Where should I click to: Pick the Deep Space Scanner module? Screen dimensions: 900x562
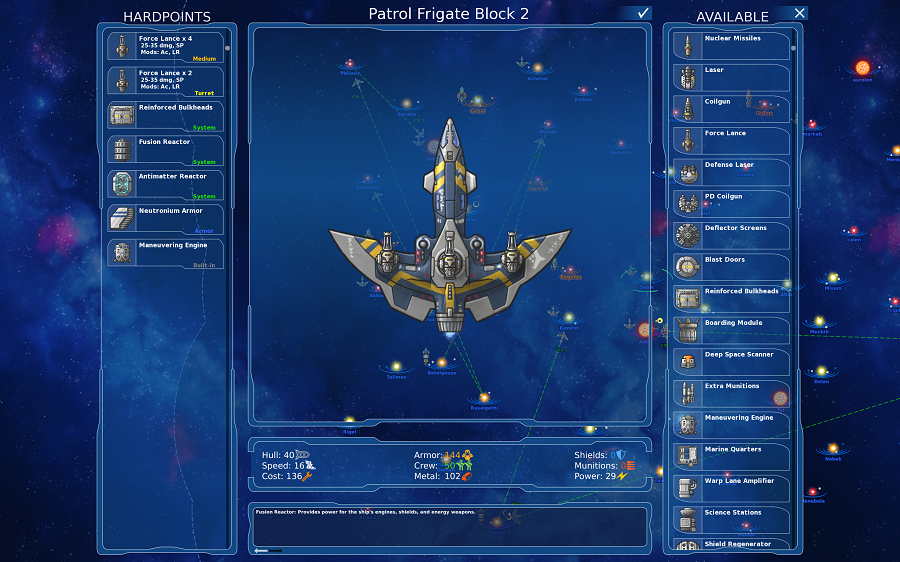(731, 362)
